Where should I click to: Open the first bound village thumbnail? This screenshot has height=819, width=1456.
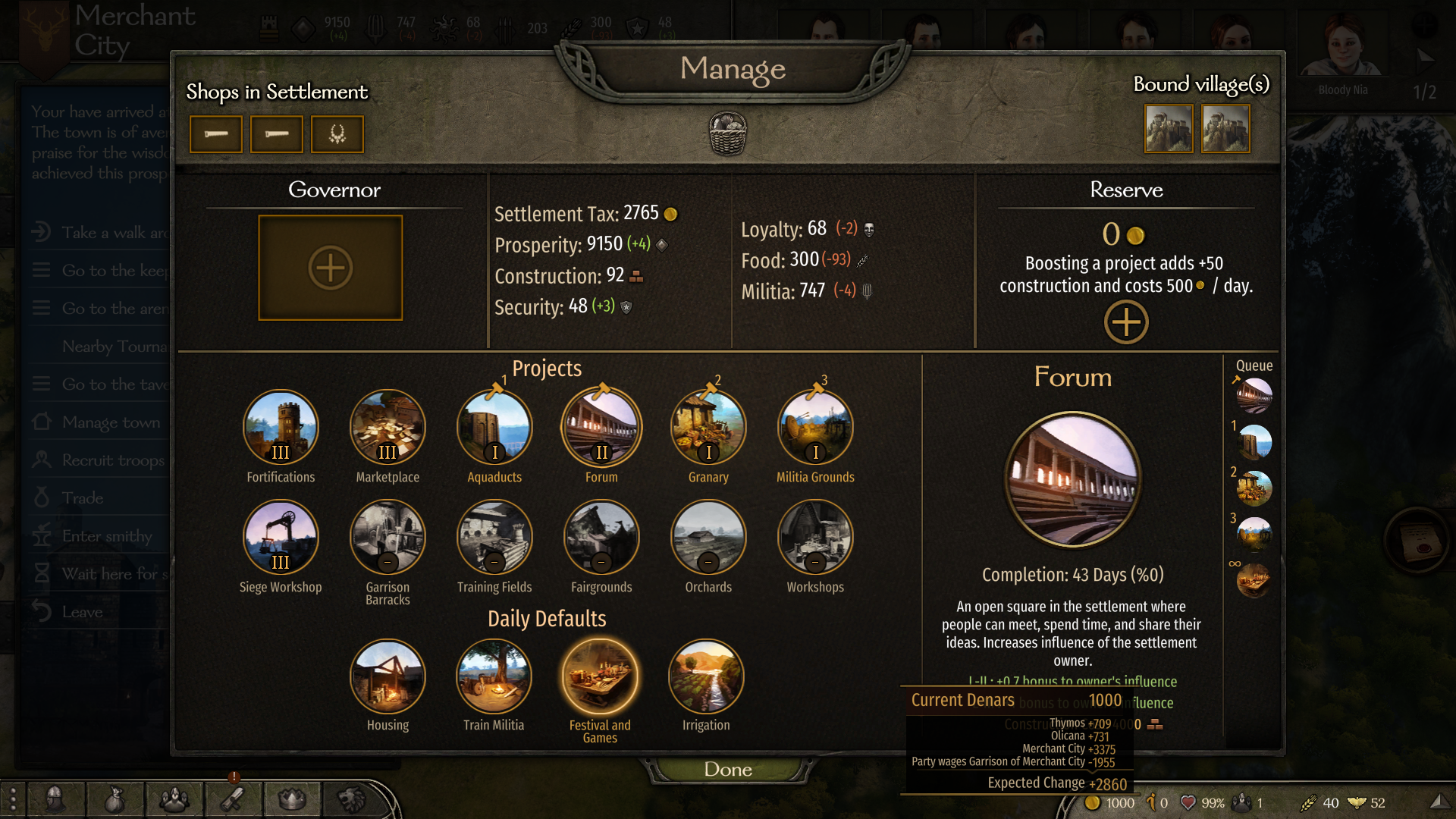click(1169, 129)
